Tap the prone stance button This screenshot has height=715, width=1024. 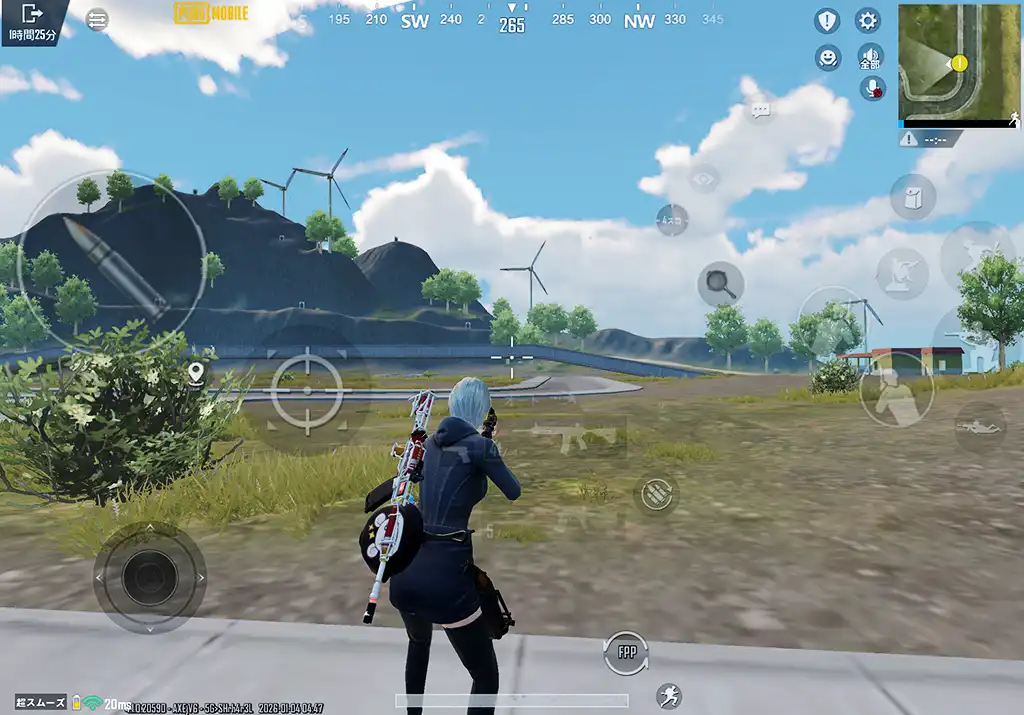(x=980, y=427)
